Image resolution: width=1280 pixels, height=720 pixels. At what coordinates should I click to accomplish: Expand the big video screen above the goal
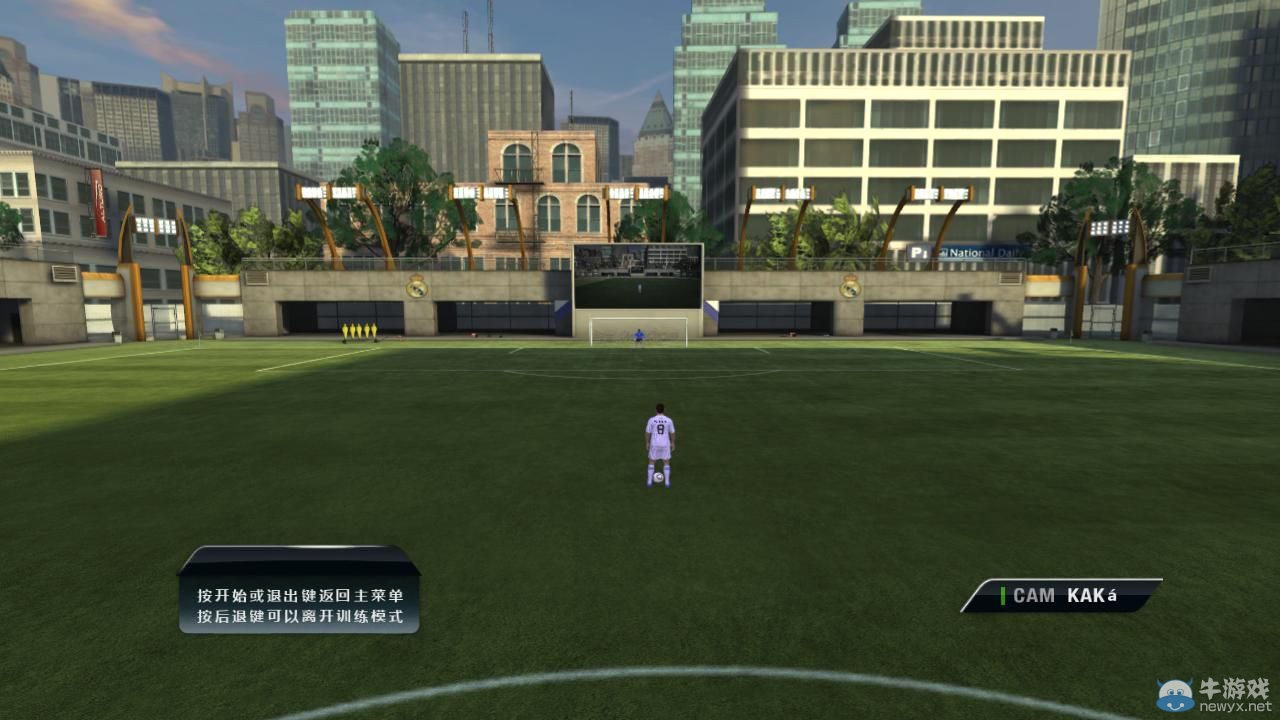637,277
